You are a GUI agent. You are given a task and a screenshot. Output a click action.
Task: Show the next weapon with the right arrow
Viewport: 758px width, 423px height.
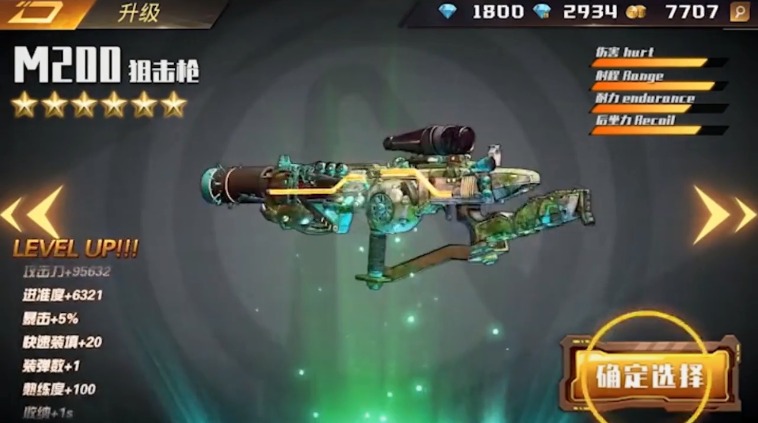point(725,214)
